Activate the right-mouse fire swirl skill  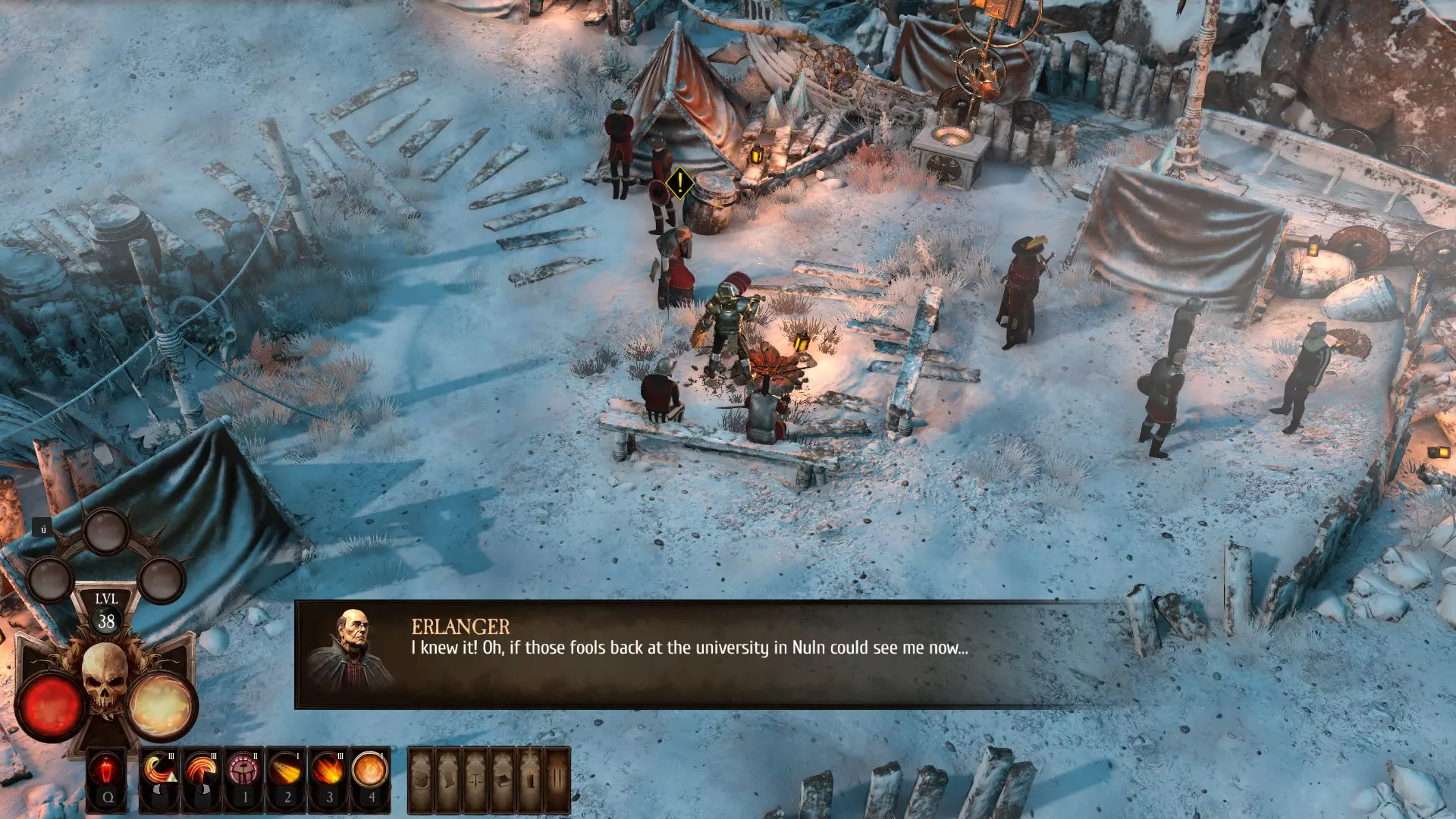202,772
